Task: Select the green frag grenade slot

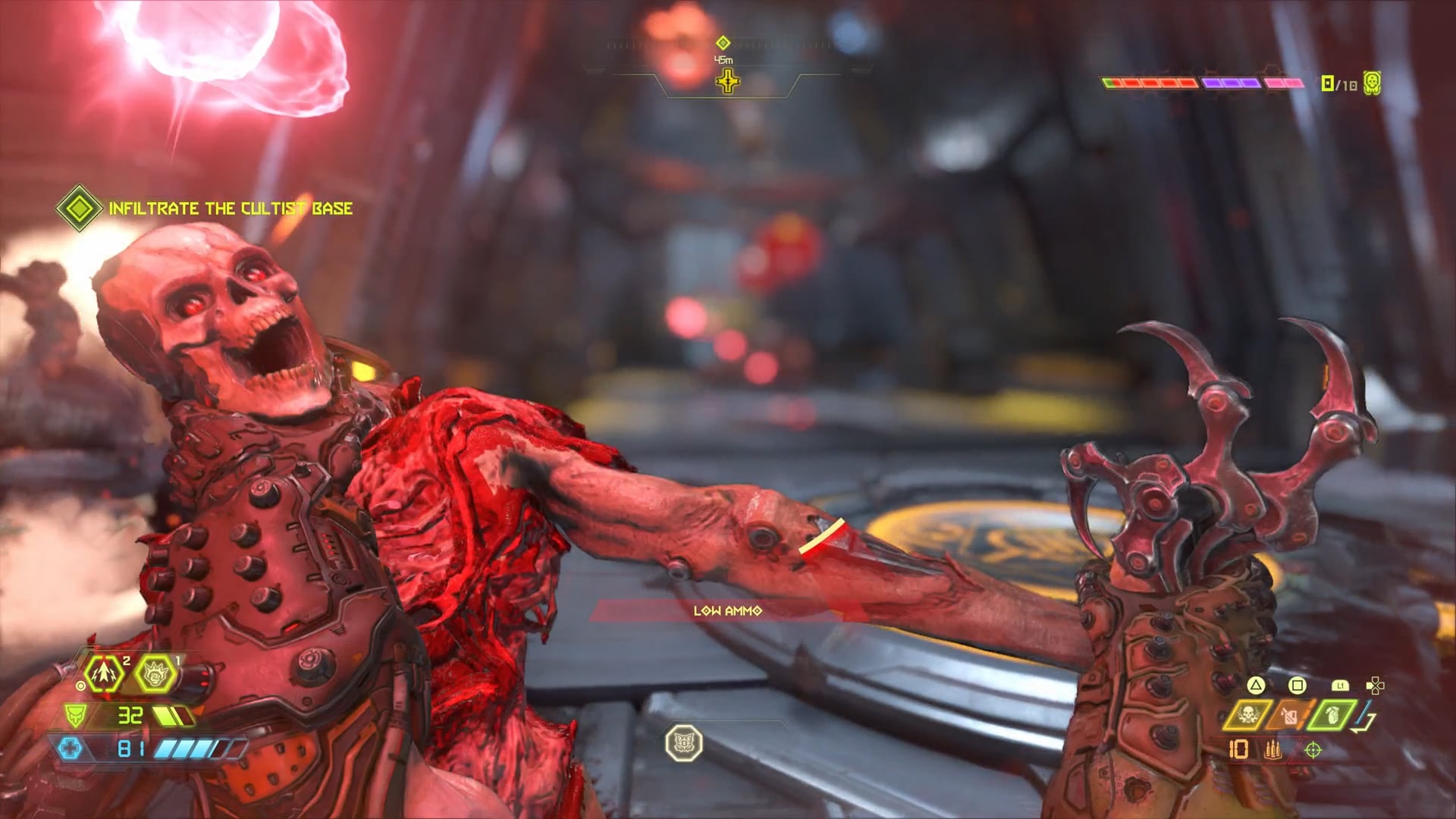Action: [1332, 714]
